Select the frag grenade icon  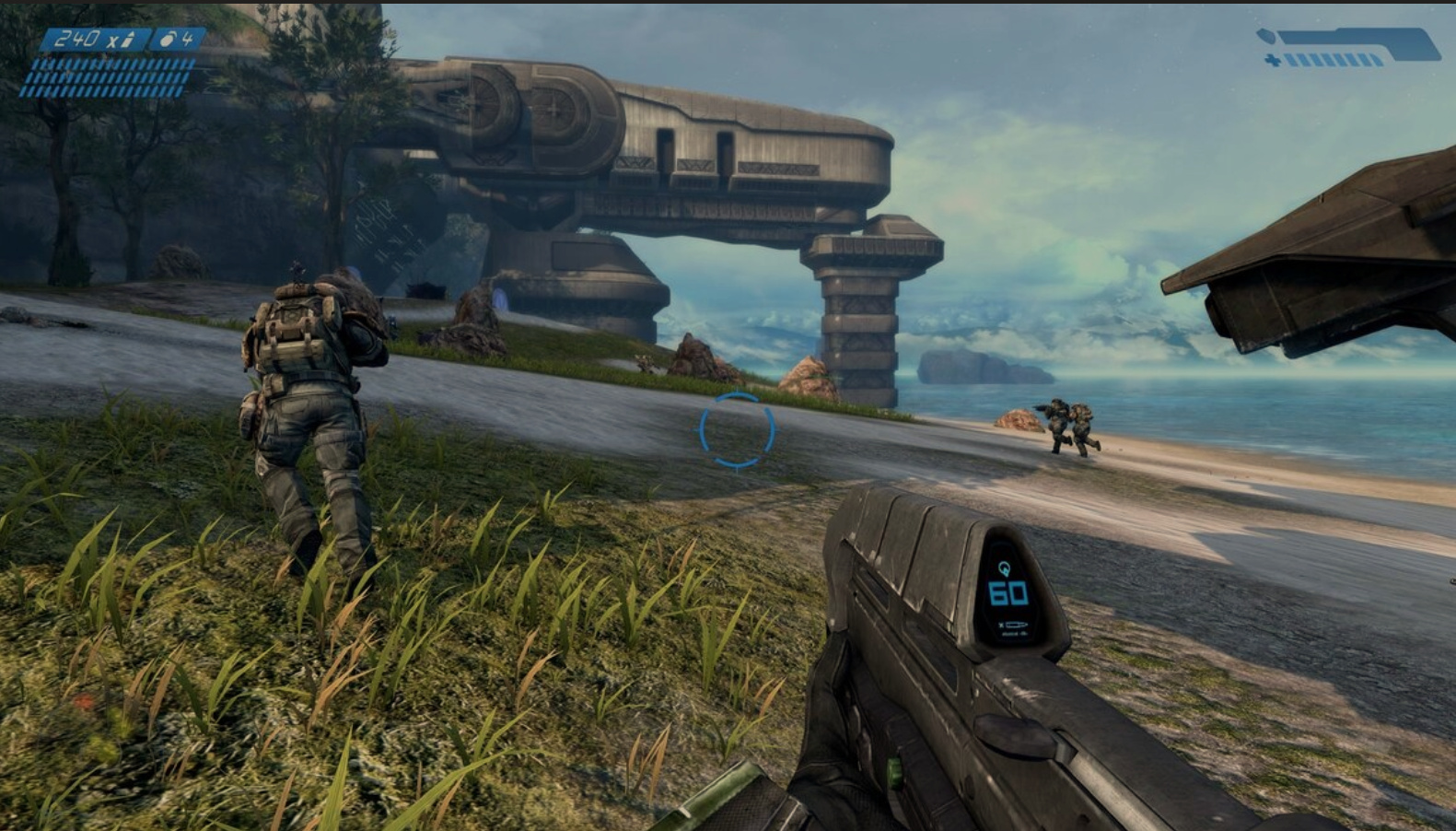click(169, 39)
